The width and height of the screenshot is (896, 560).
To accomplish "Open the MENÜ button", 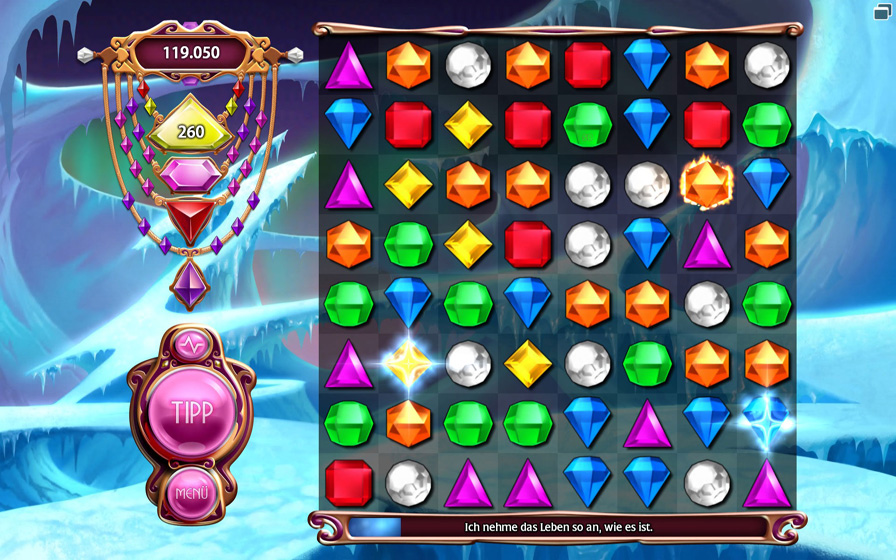I will point(190,493).
